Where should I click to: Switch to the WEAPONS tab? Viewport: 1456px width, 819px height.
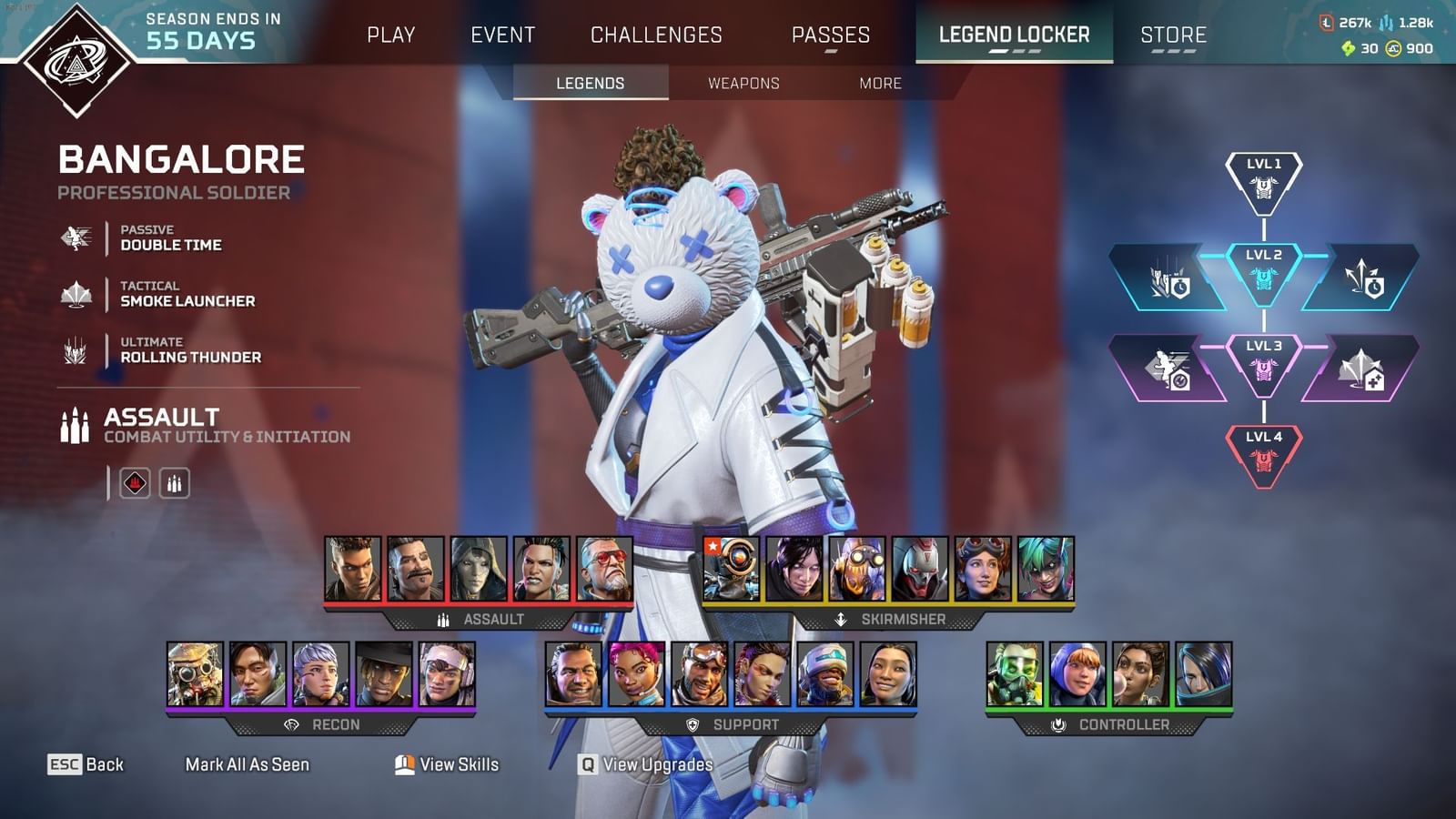click(743, 83)
